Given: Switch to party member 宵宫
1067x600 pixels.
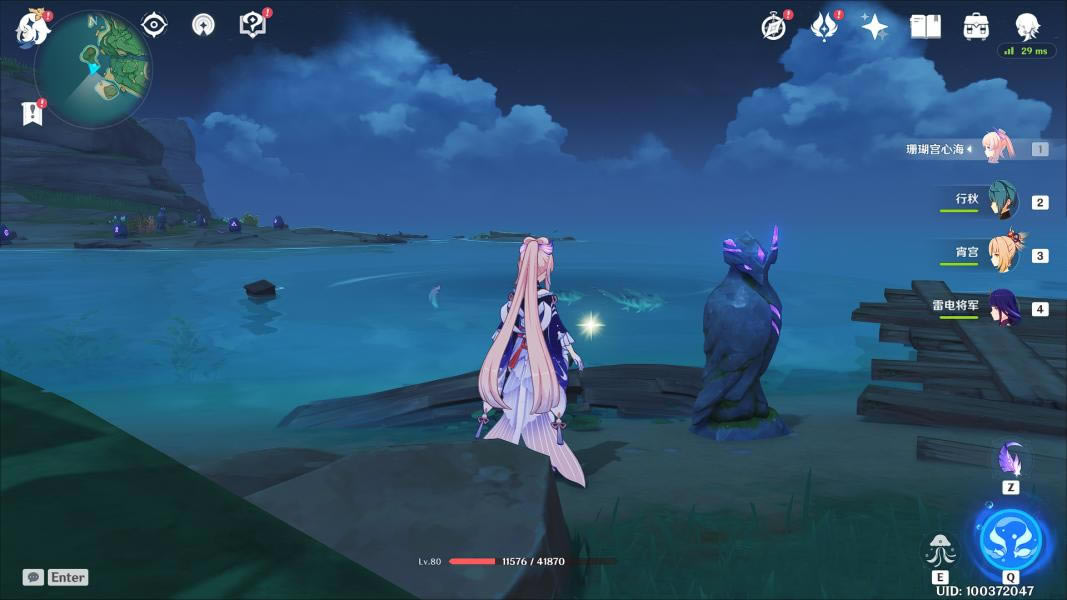Looking at the screenshot, I should [x=1001, y=253].
